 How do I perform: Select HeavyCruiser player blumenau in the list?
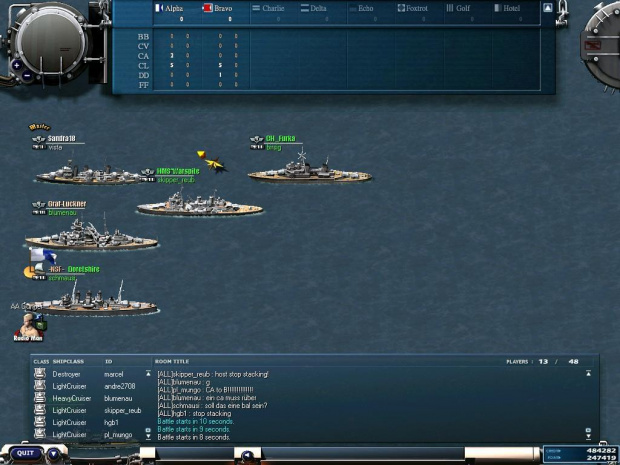coord(119,398)
